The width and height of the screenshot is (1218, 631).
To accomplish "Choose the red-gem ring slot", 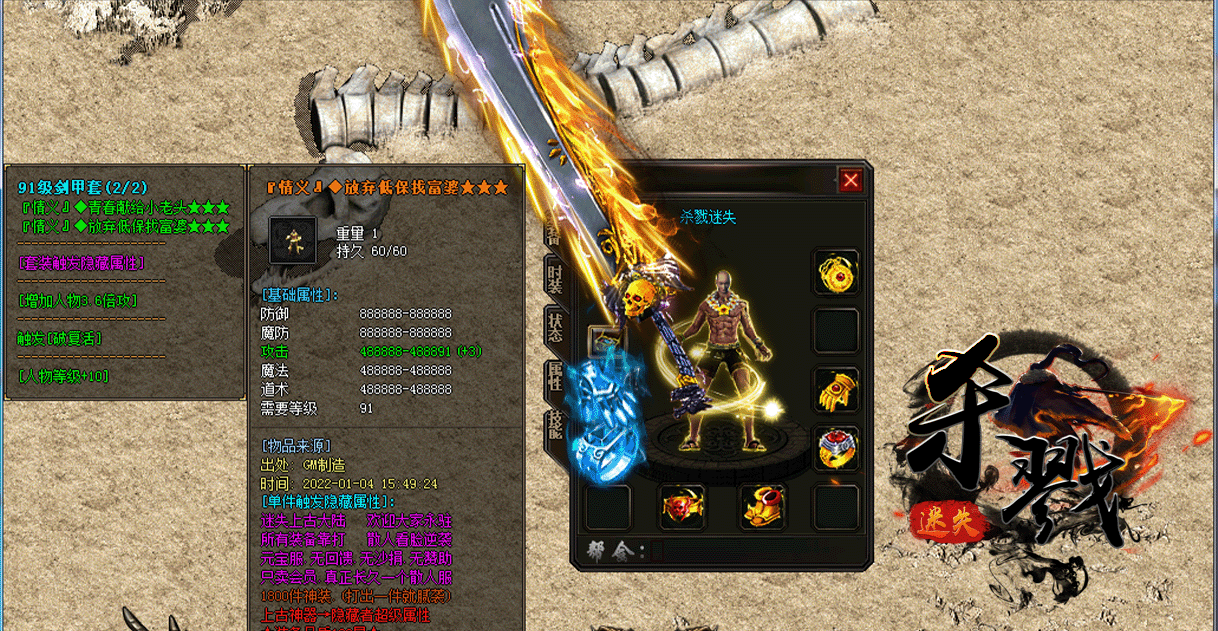I will tap(836, 448).
